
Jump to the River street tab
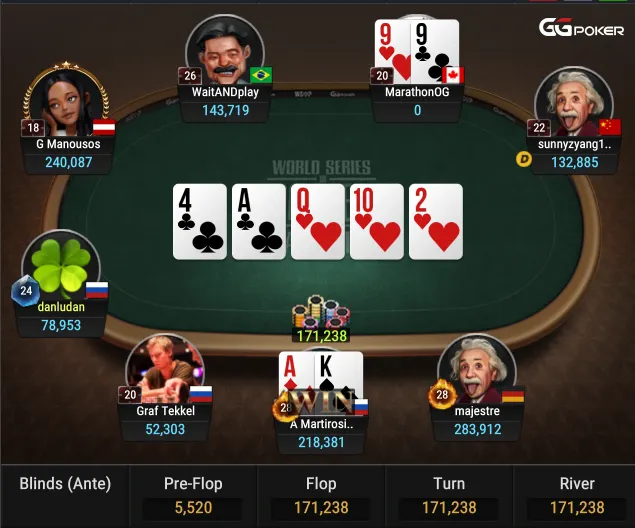pos(577,496)
